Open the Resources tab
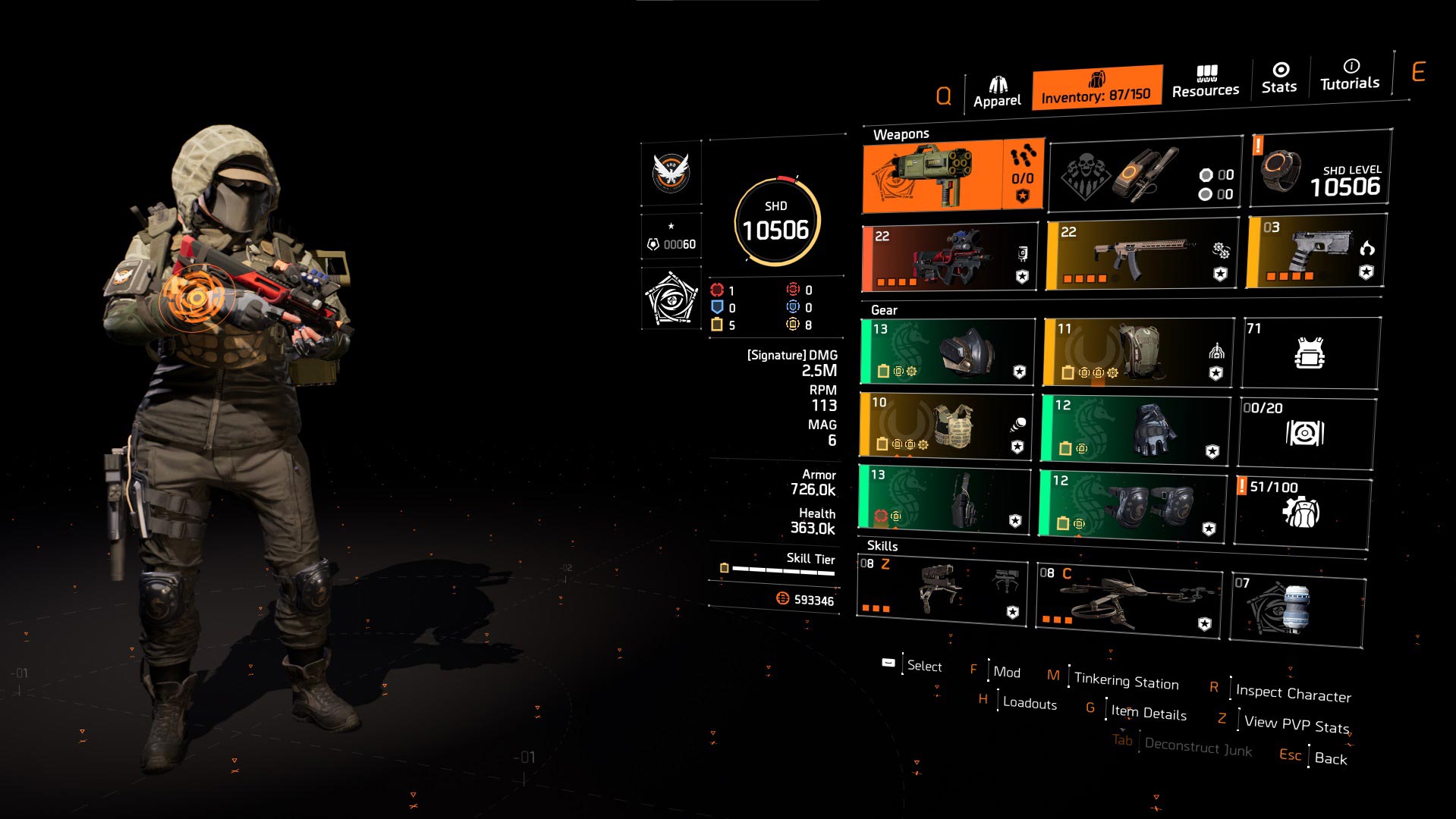This screenshot has height=819, width=1456. click(1205, 82)
